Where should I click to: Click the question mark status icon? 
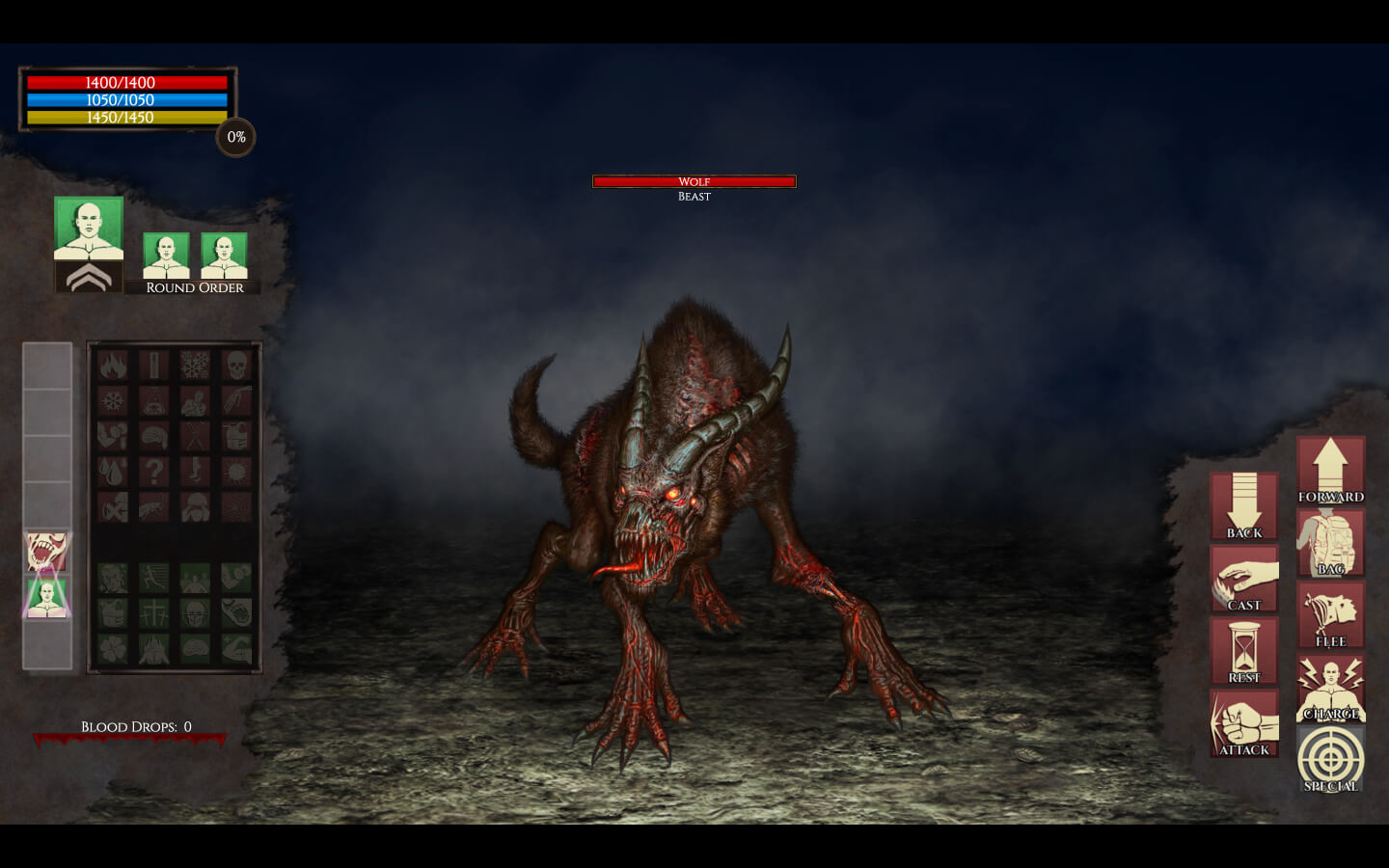[x=153, y=472]
